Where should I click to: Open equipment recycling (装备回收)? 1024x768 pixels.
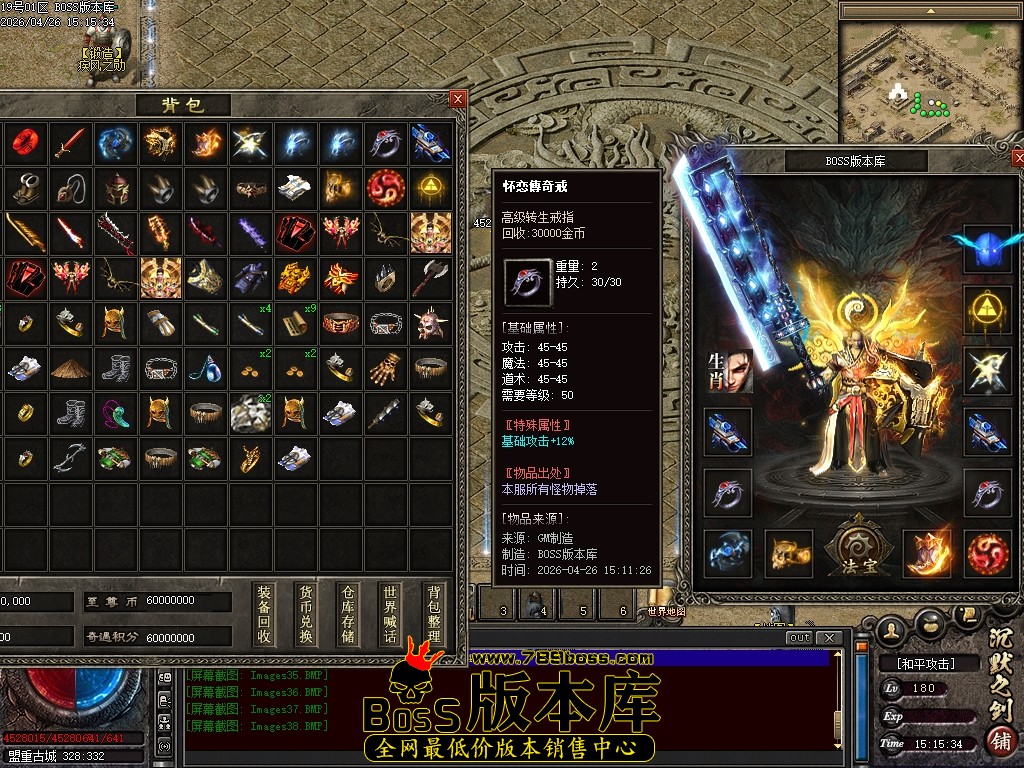coord(264,614)
